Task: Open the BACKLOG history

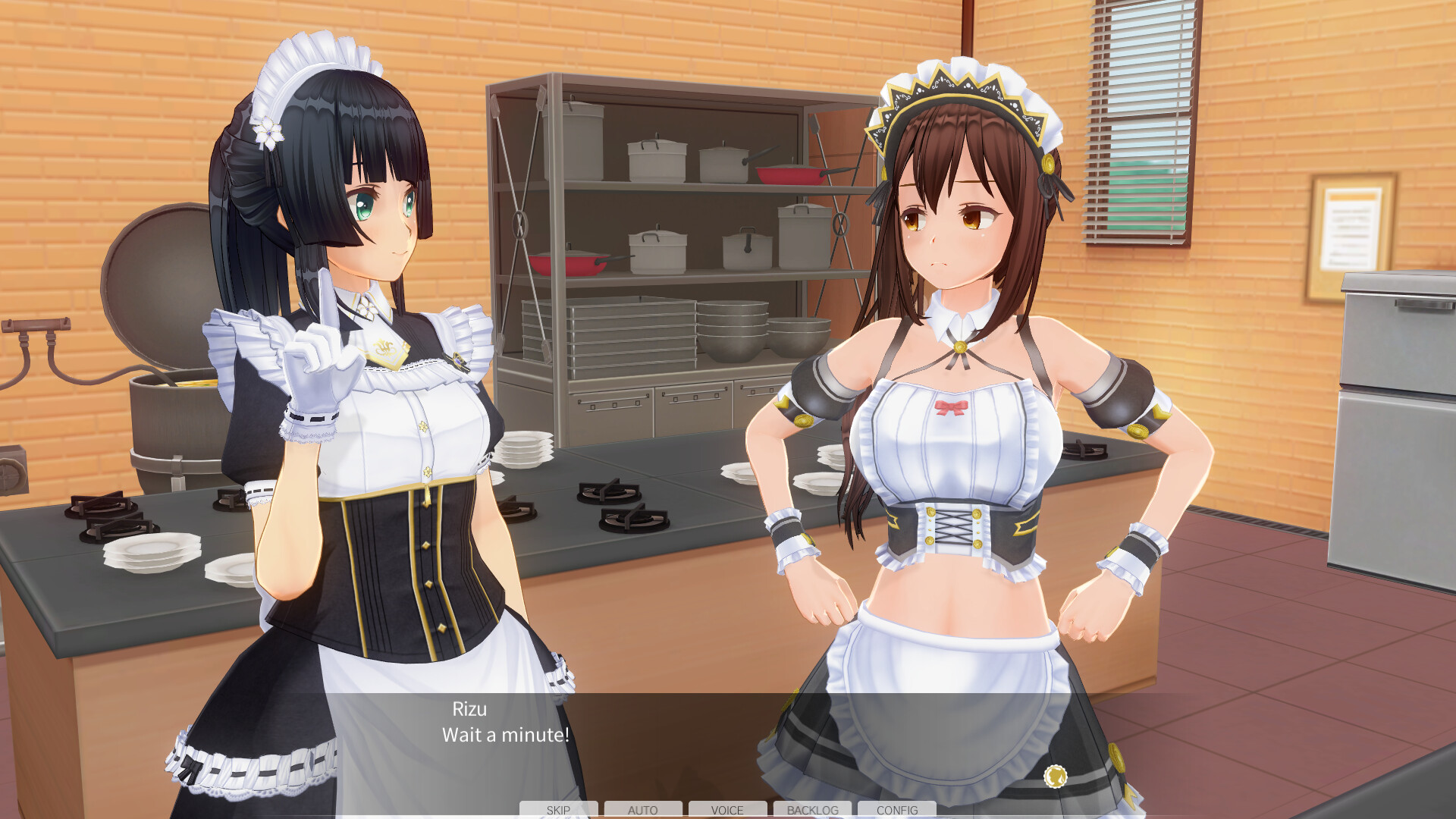Action: [x=812, y=810]
